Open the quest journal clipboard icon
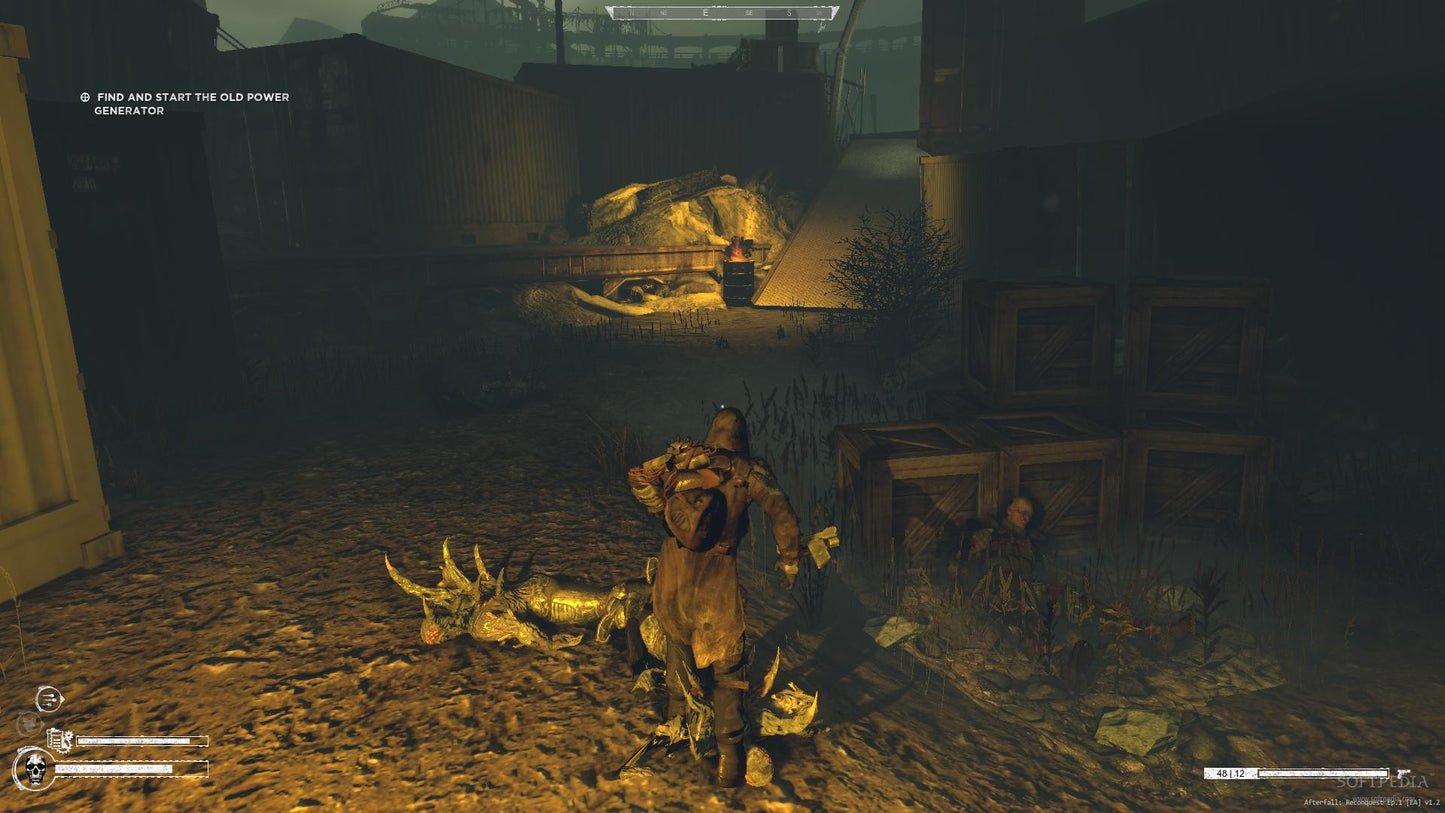The image size is (1445, 813). 55,738
